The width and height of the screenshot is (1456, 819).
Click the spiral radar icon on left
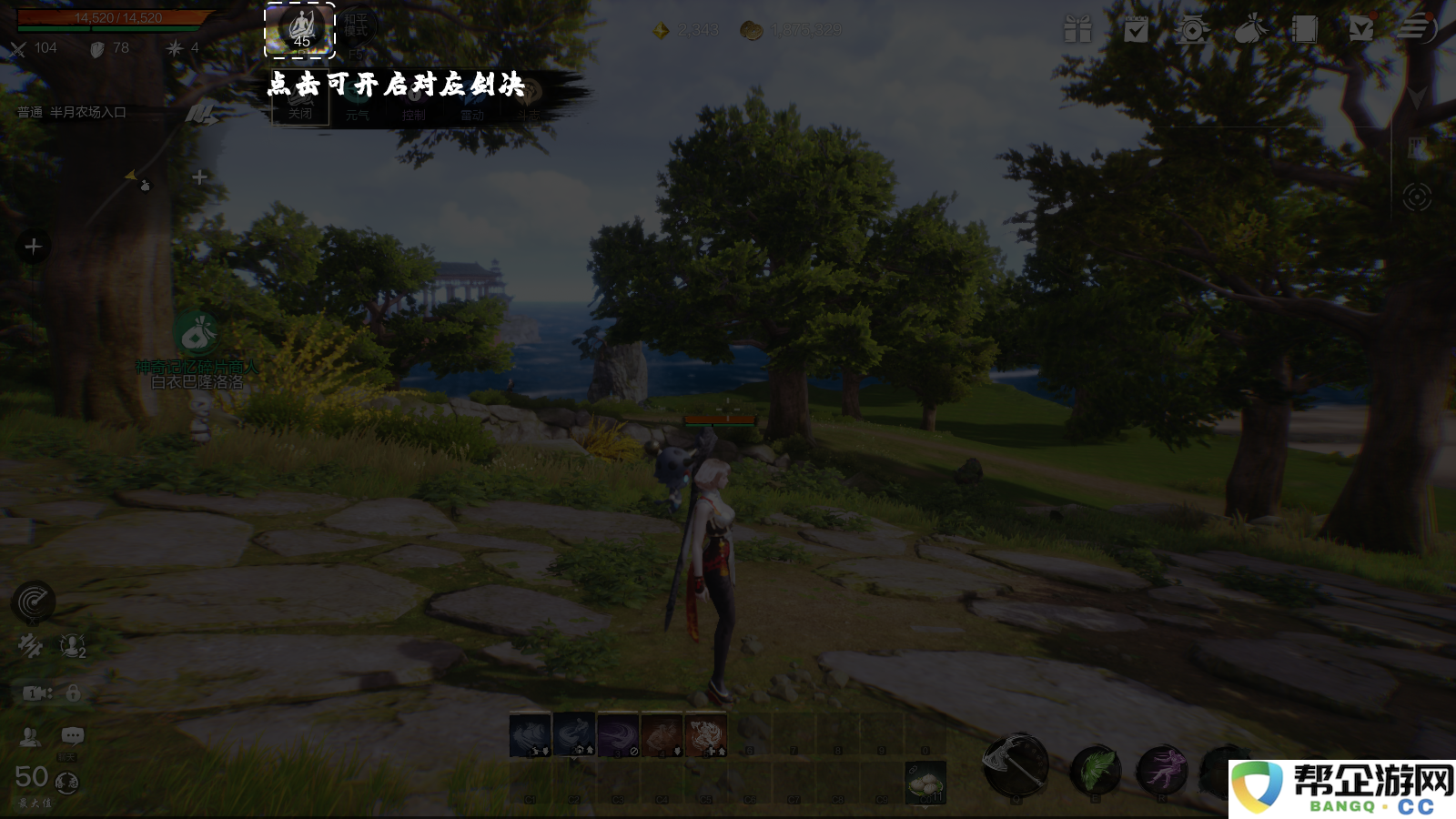(34, 602)
